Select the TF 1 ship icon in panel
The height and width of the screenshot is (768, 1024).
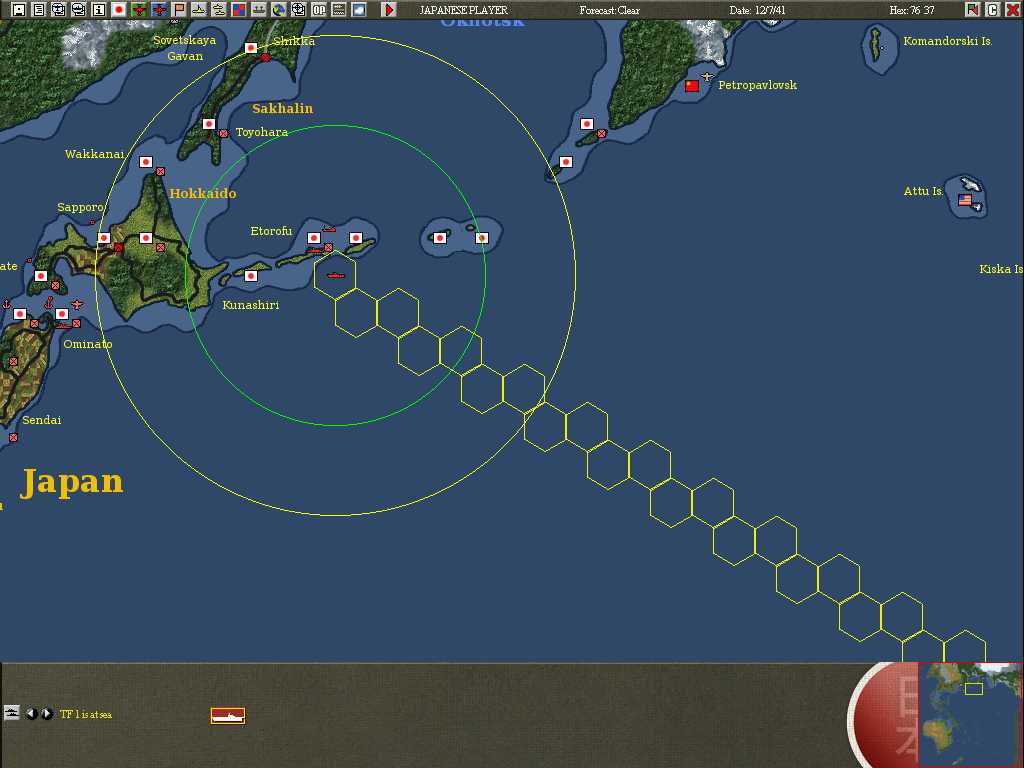pyautogui.click(x=228, y=715)
